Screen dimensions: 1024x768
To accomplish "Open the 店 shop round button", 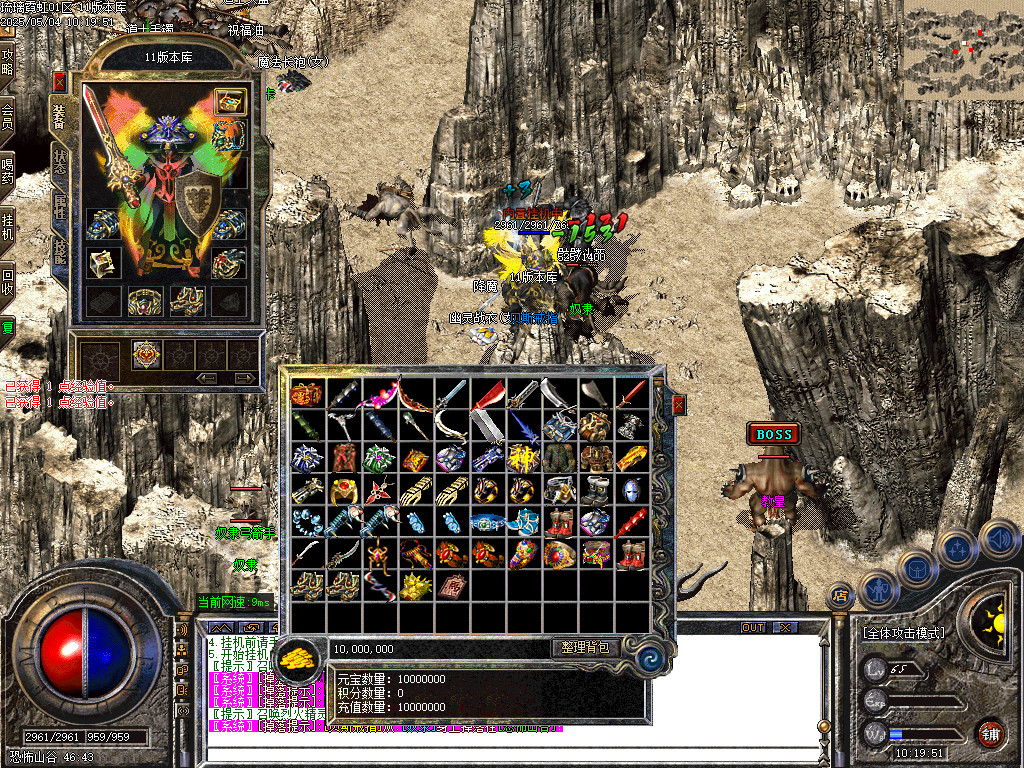I will pyautogui.click(x=840, y=597).
